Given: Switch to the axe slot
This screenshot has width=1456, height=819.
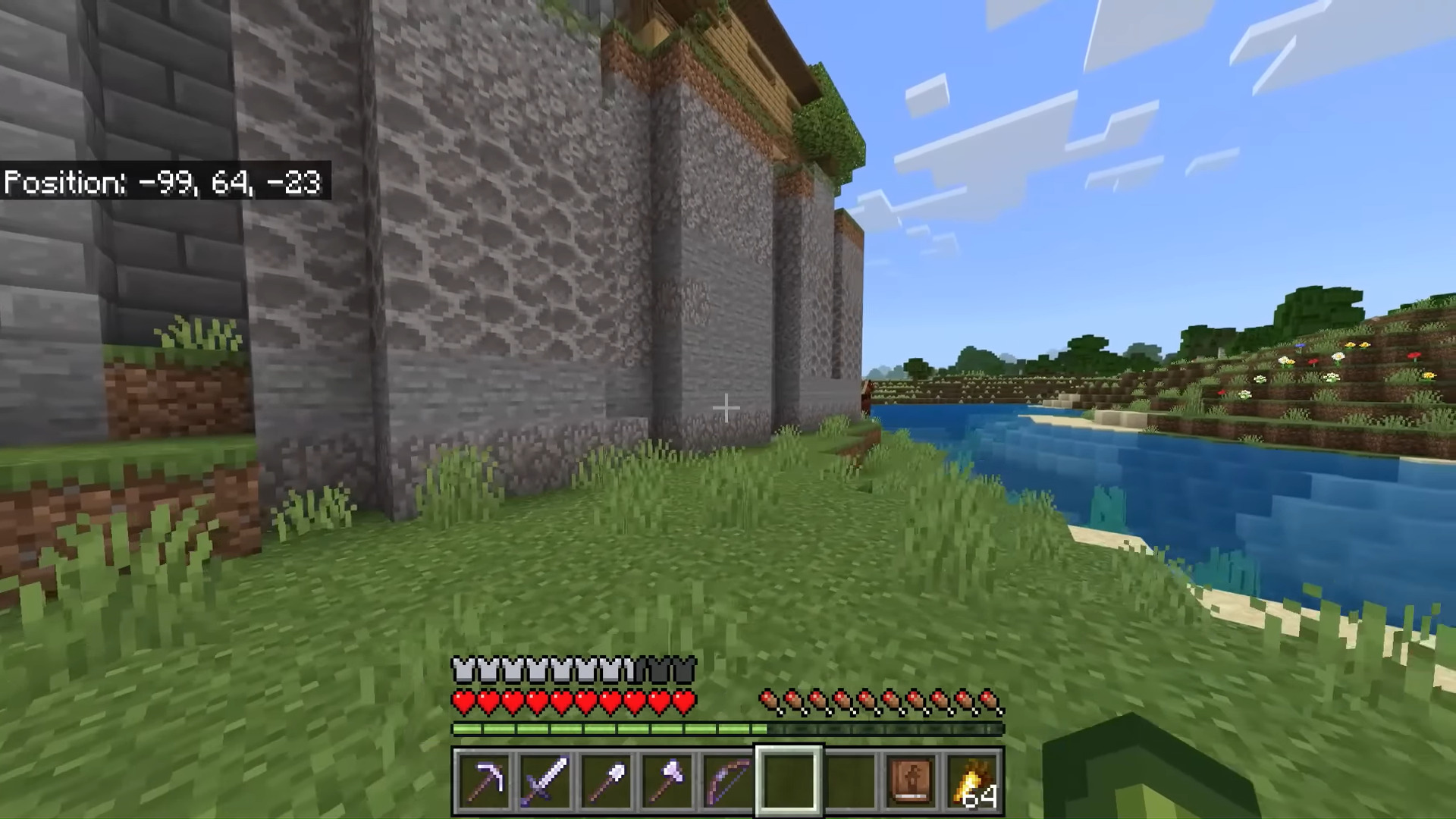Looking at the screenshot, I should 667,781.
